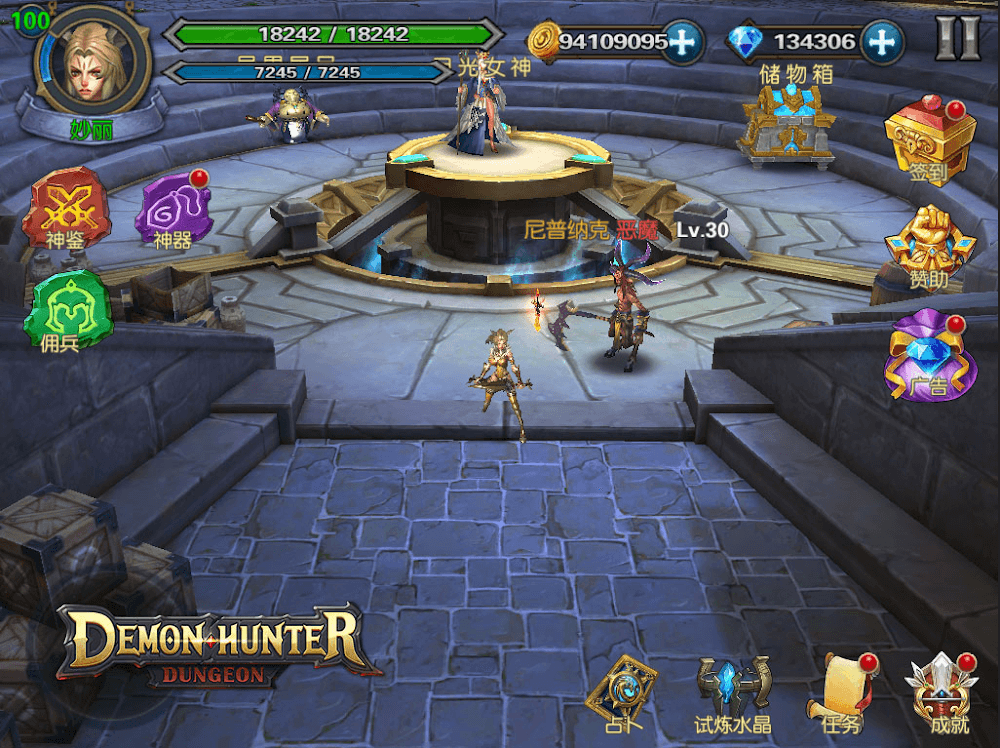Claim the 签到 daily check-in chest

click(929, 139)
